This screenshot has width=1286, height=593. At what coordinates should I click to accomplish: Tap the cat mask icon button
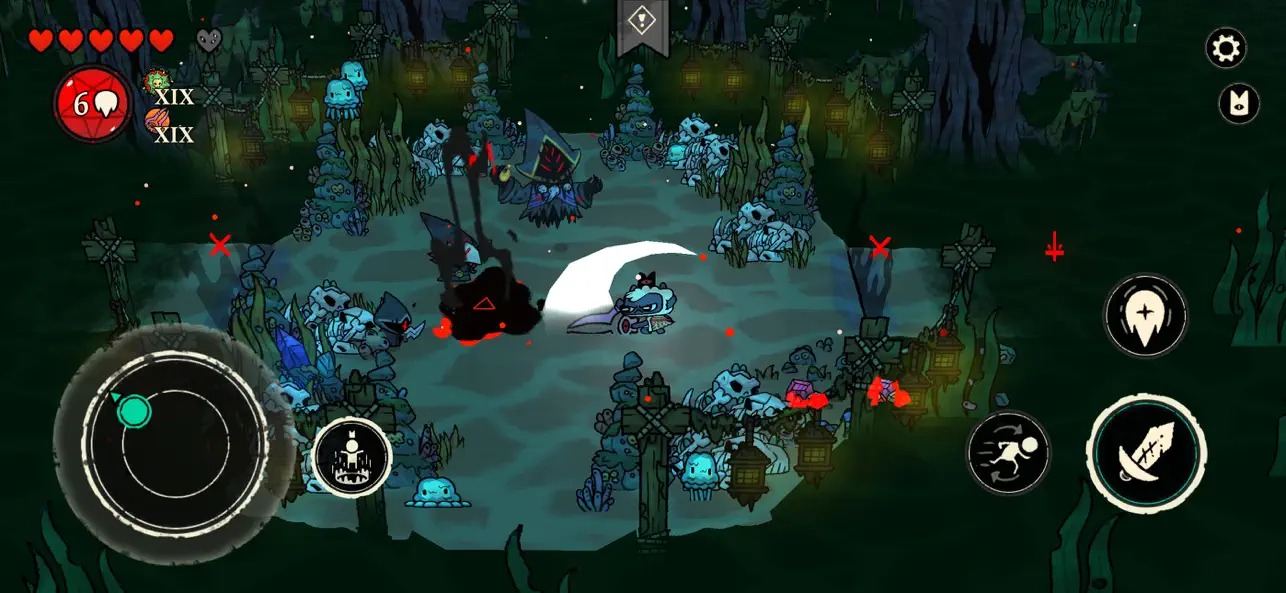pyautogui.click(x=1238, y=104)
